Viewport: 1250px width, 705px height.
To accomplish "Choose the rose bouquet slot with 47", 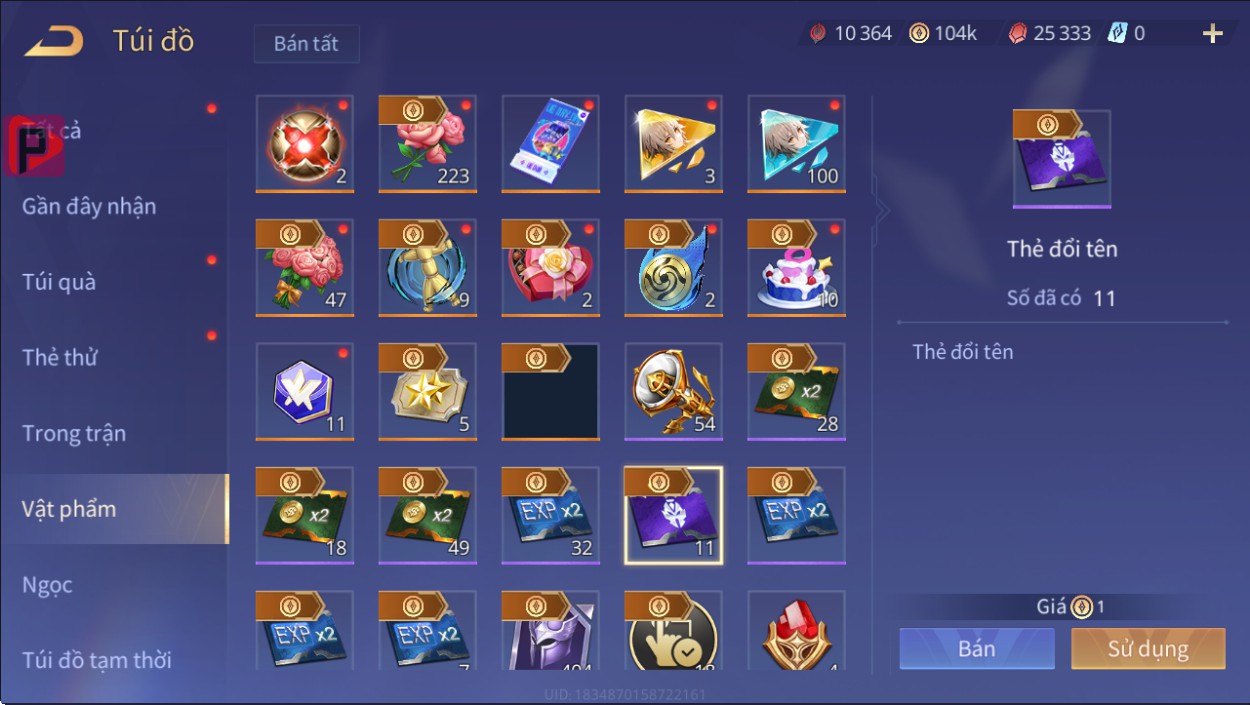I will [x=304, y=267].
